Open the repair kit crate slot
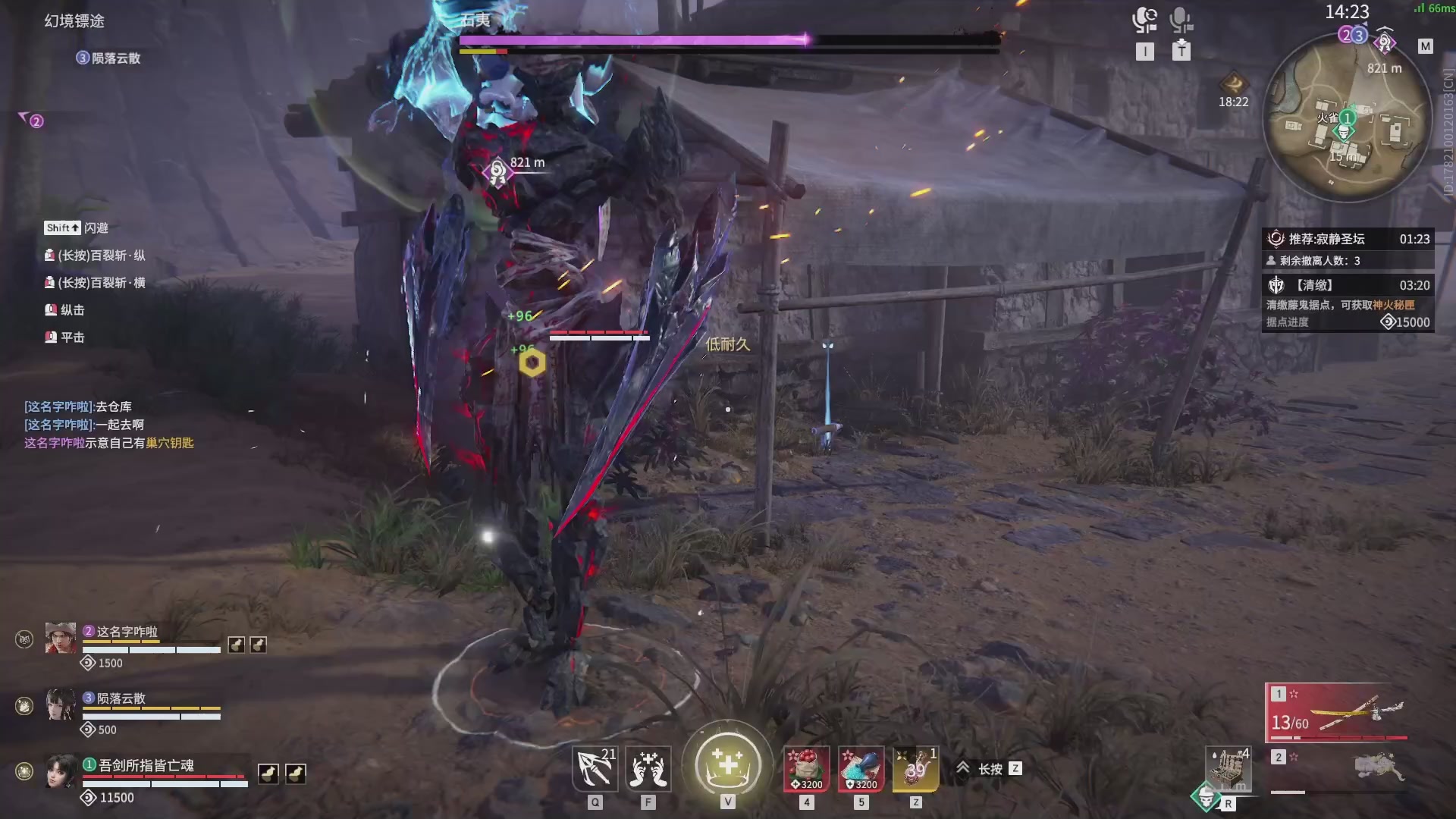Screen dimensions: 1456x819 click(1228, 769)
